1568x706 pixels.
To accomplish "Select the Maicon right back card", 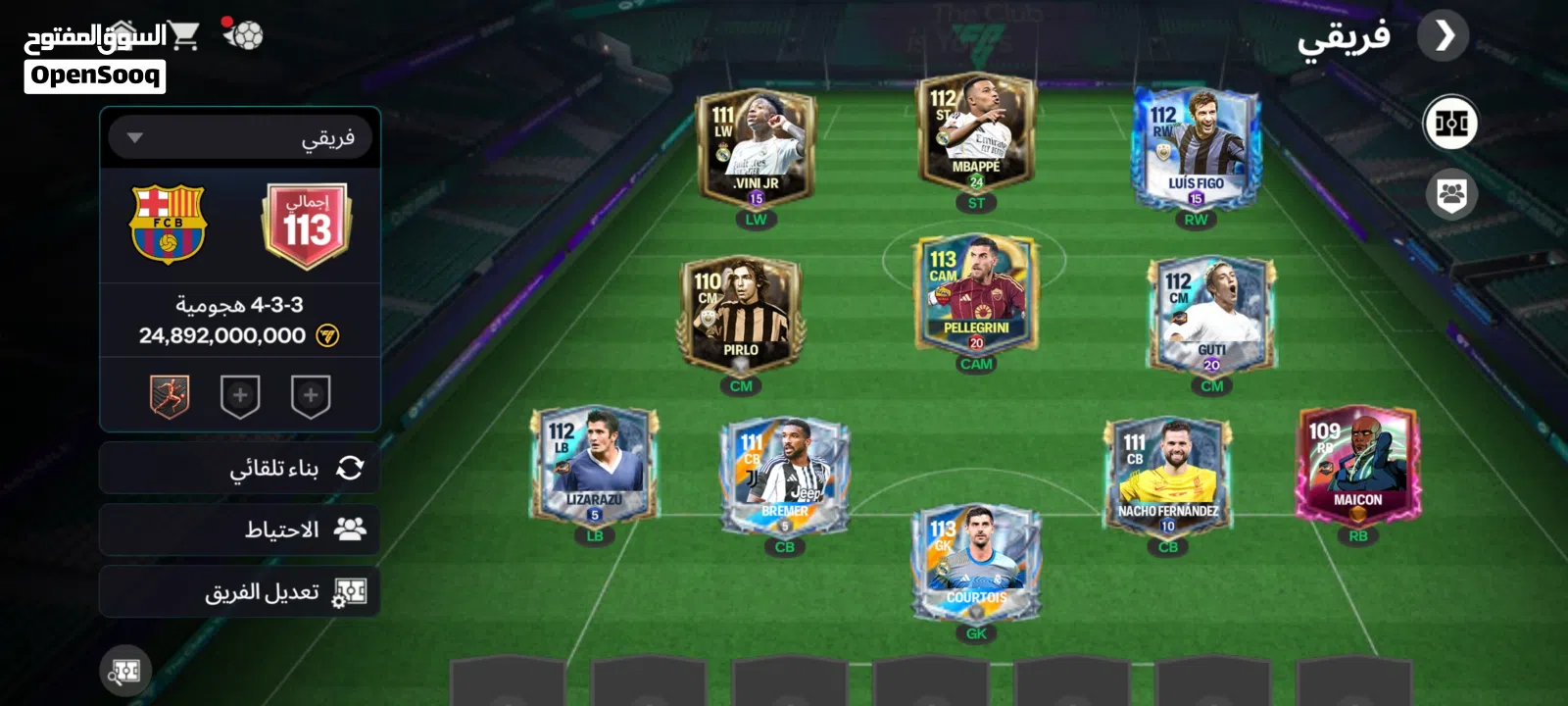I will coord(1357,466).
